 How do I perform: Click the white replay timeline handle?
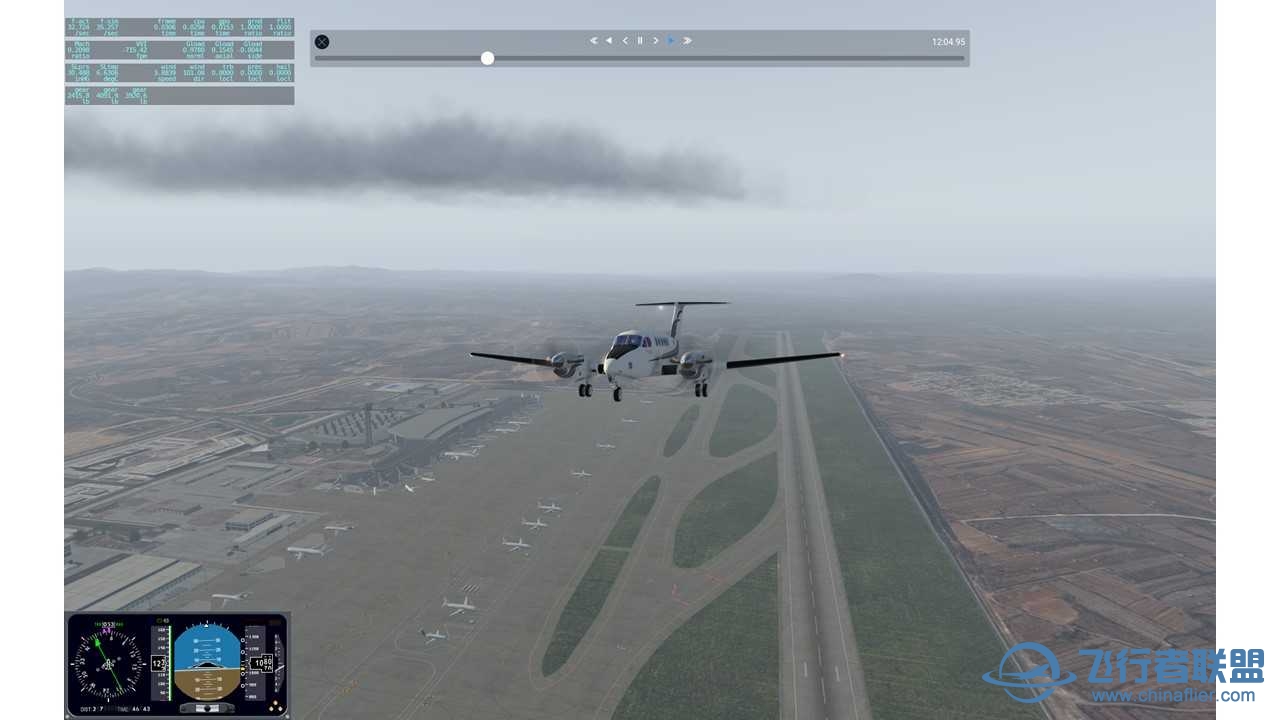point(487,58)
